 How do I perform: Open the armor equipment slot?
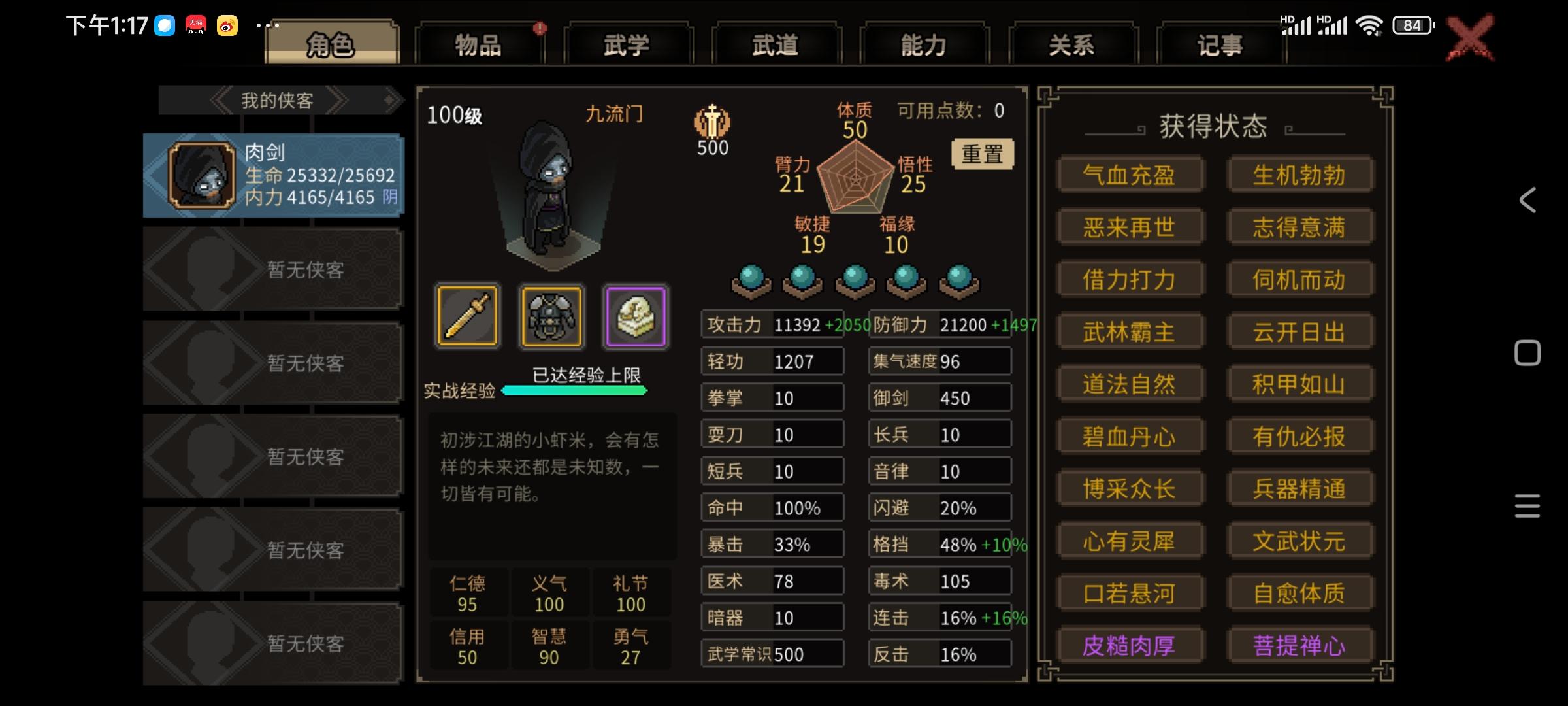551,318
